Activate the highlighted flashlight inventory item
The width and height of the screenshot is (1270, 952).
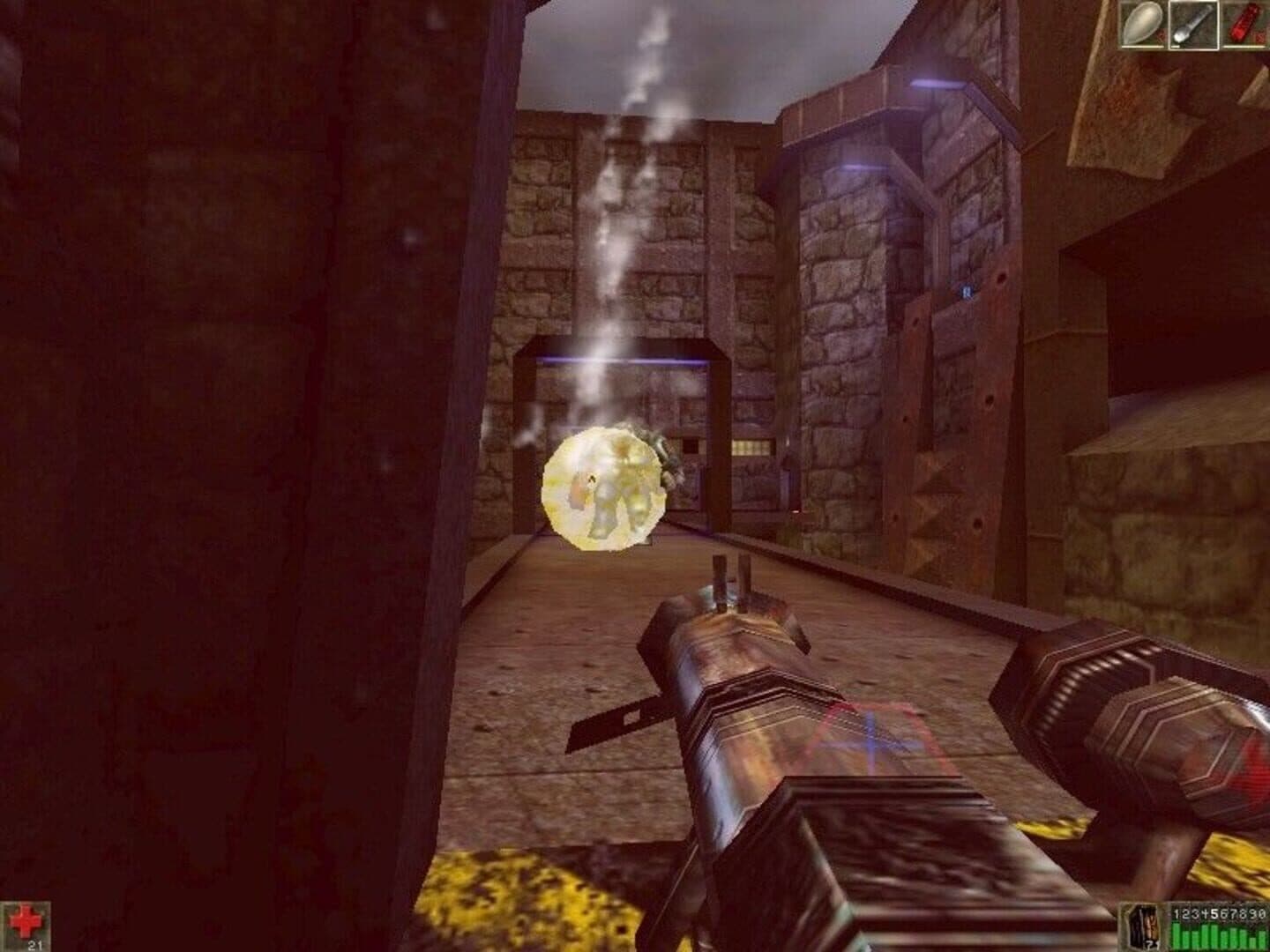1193,24
